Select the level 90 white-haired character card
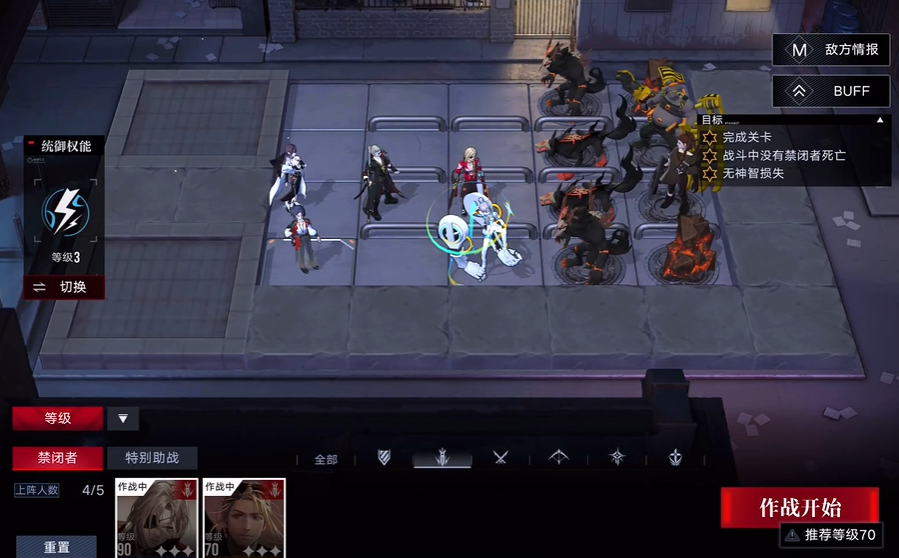The height and width of the screenshot is (558, 899). pos(157,518)
